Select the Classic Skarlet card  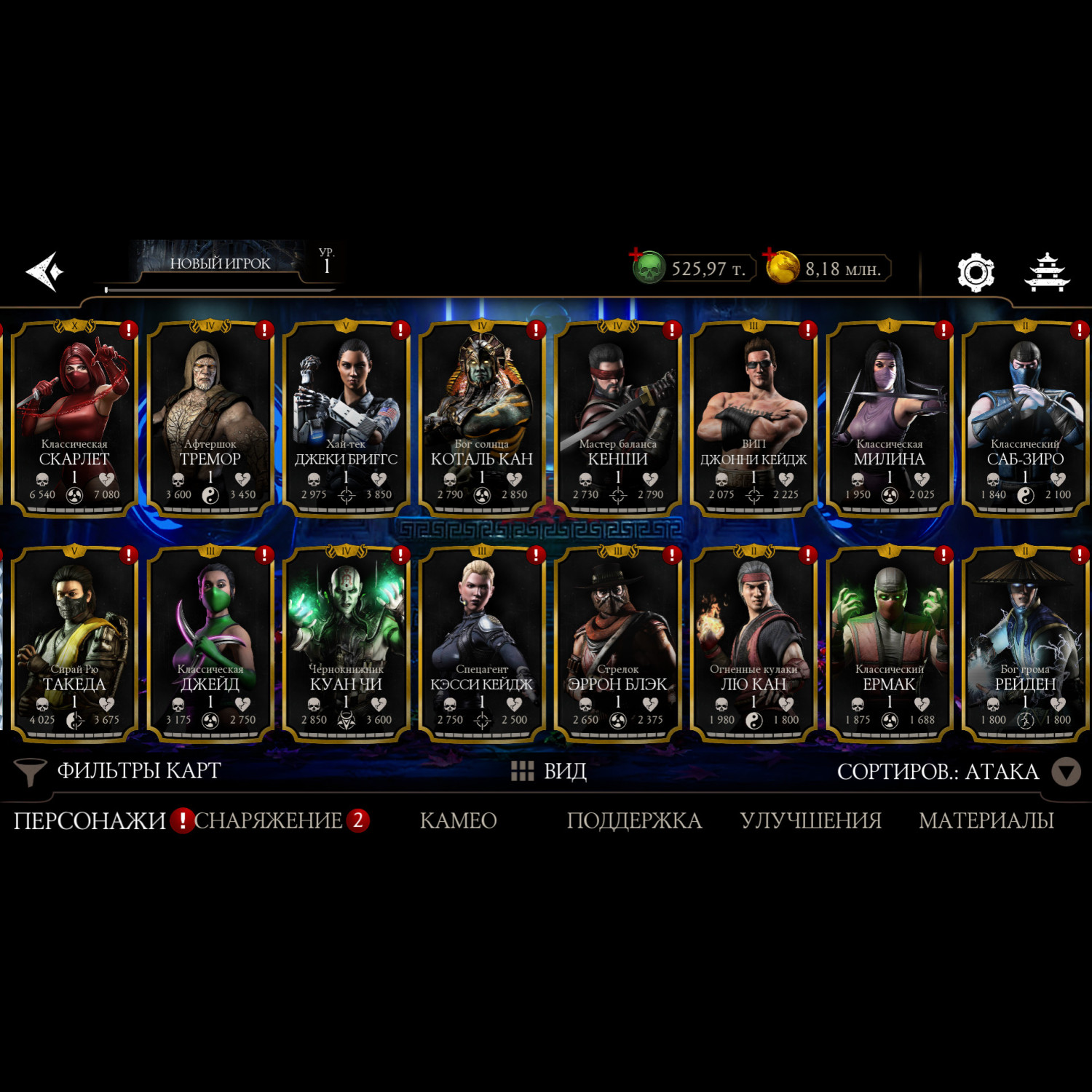pyautogui.click(x=74, y=417)
